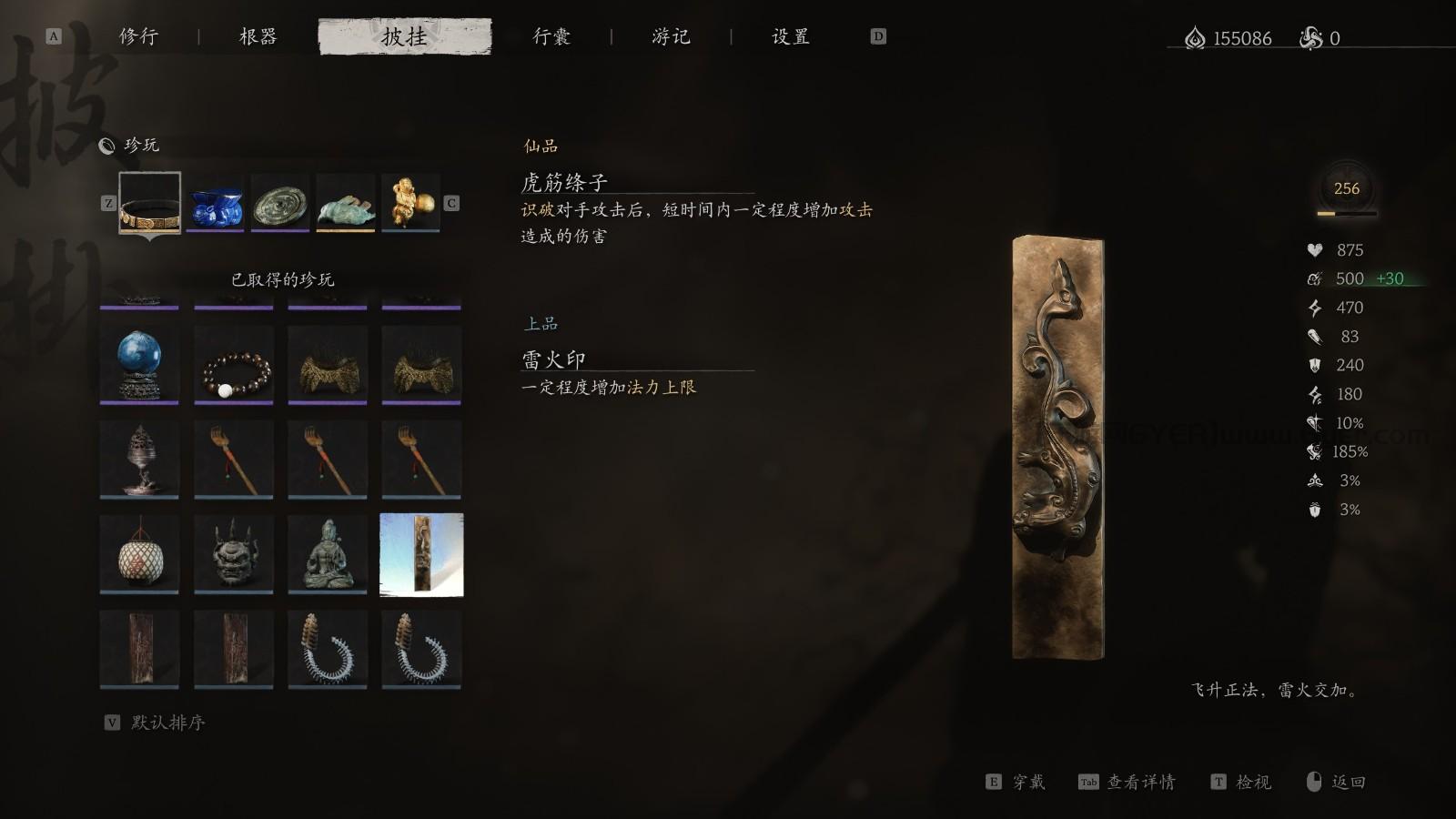Enable Tab 查看详情 details view

tap(1131, 782)
